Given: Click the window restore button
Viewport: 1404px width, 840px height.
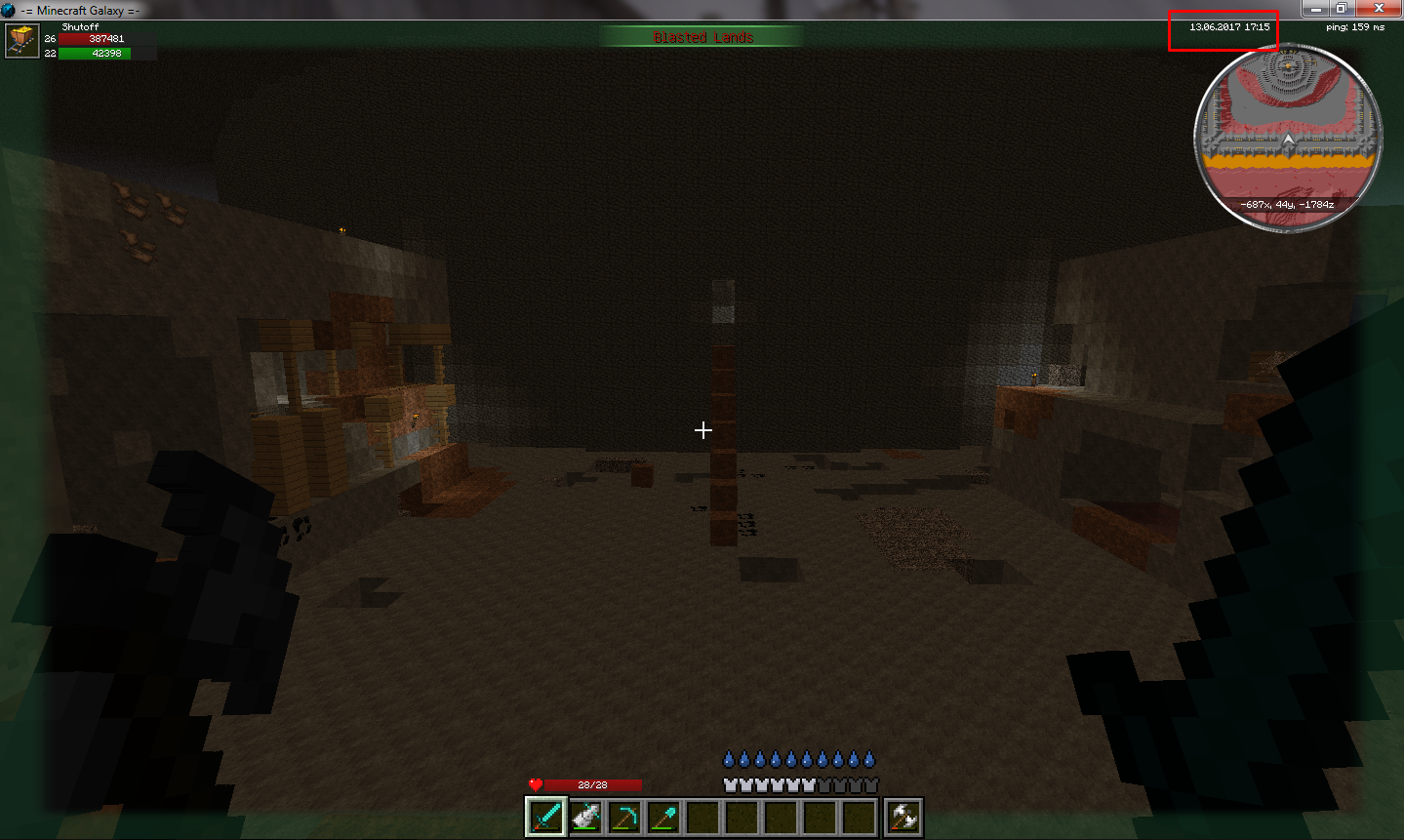Looking at the screenshot, I should [1342, 9].
